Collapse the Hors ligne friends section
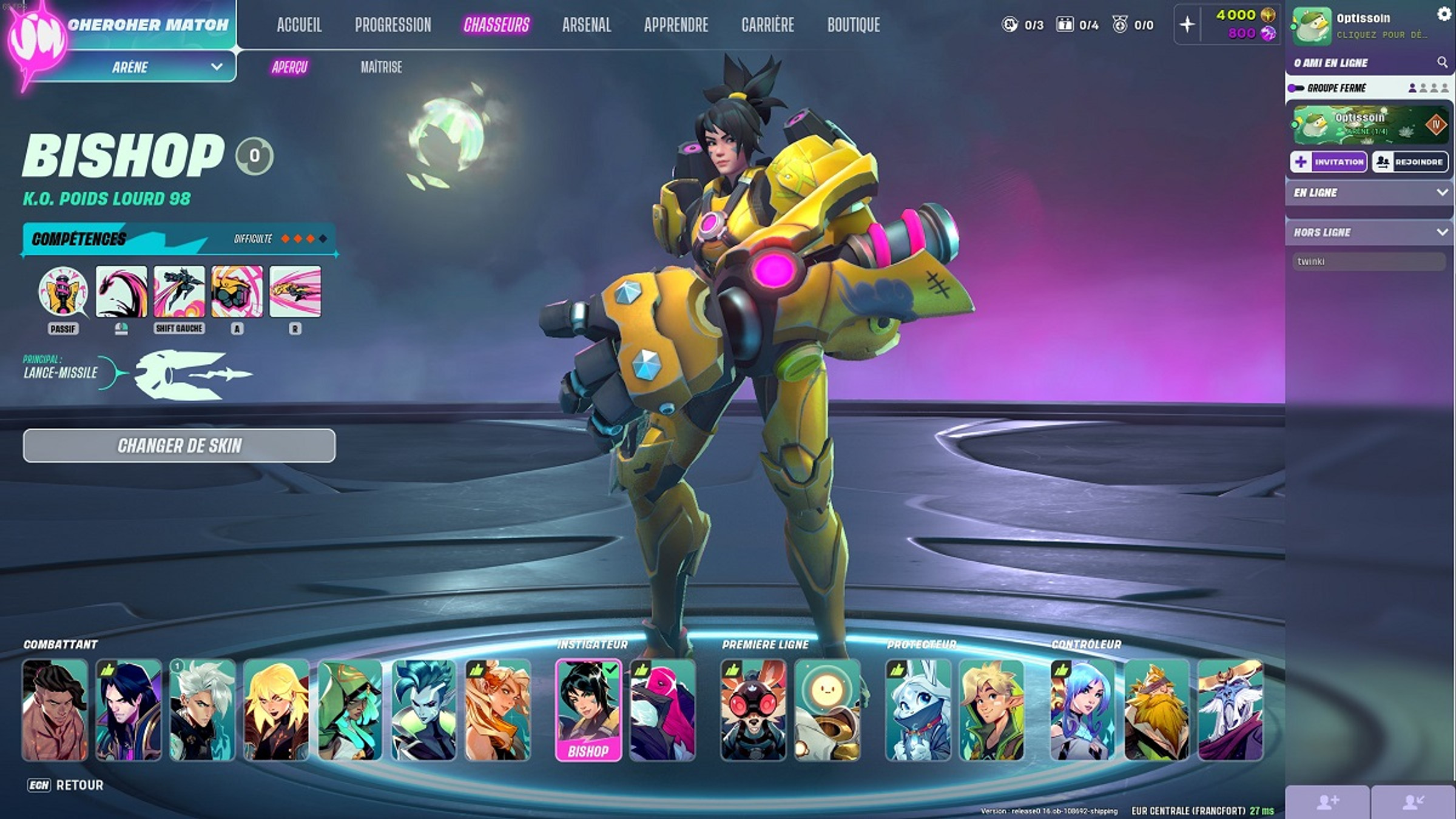 [x=1441, y=232]
